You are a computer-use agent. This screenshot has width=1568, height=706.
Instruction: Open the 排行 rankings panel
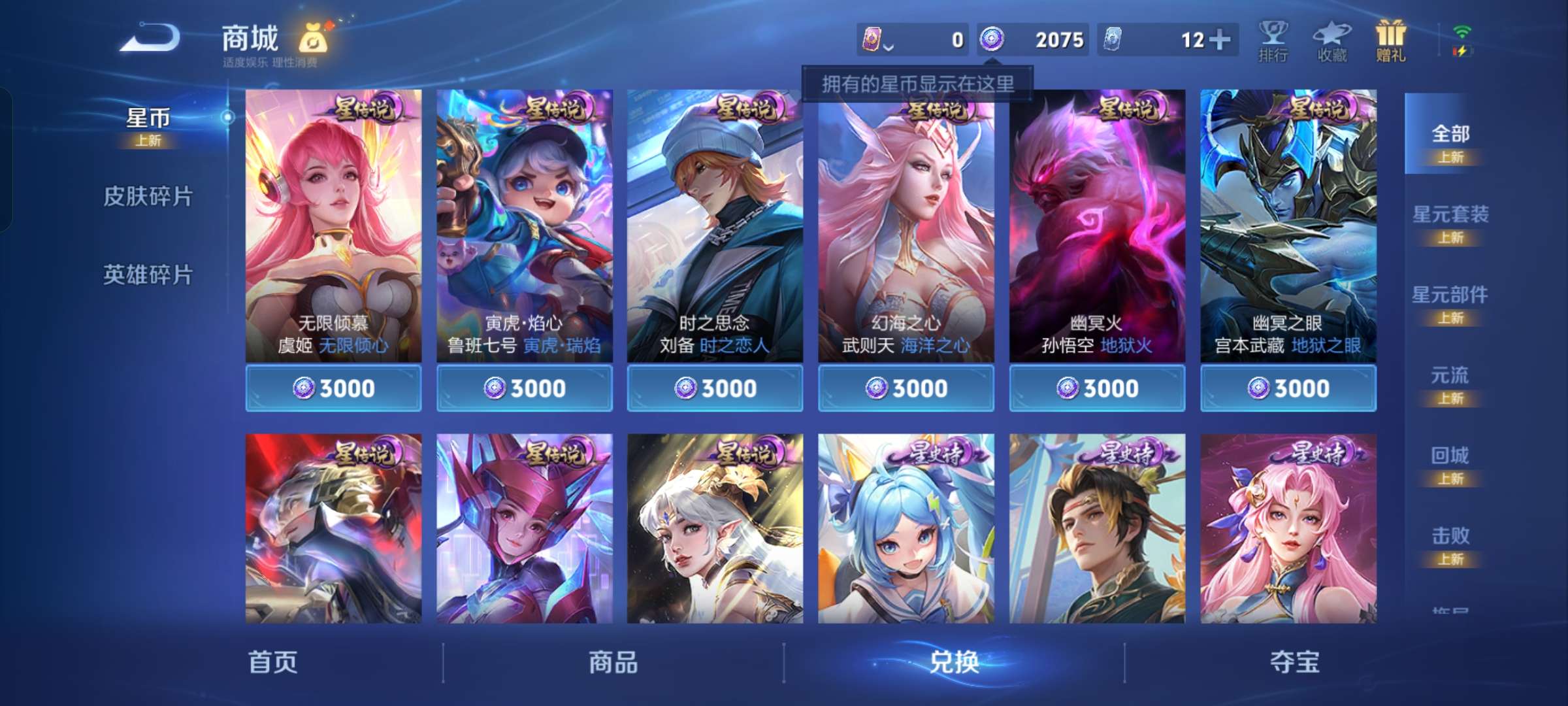(x=1273, y=41)
